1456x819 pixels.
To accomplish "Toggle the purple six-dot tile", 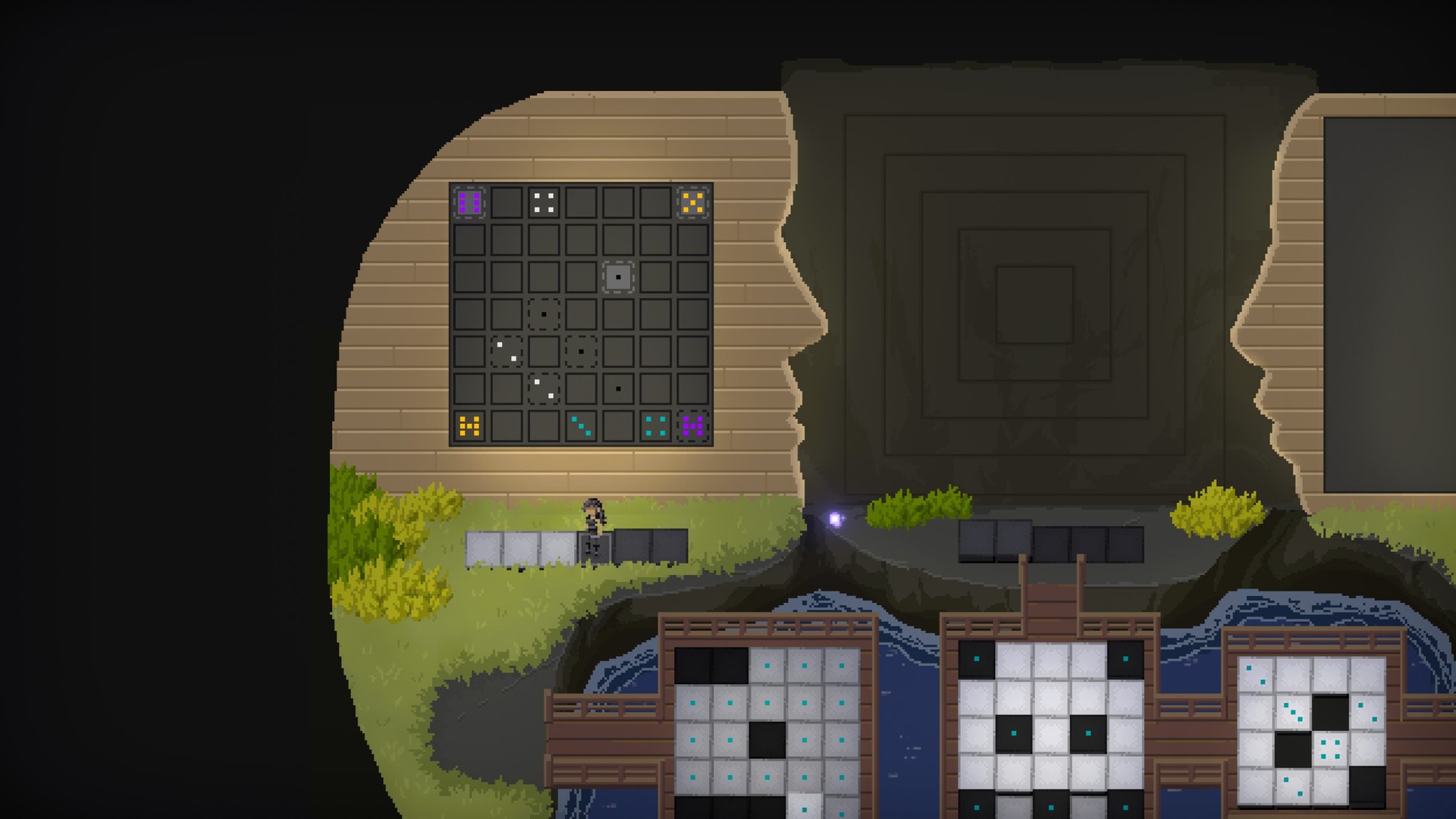I will 469,202.
